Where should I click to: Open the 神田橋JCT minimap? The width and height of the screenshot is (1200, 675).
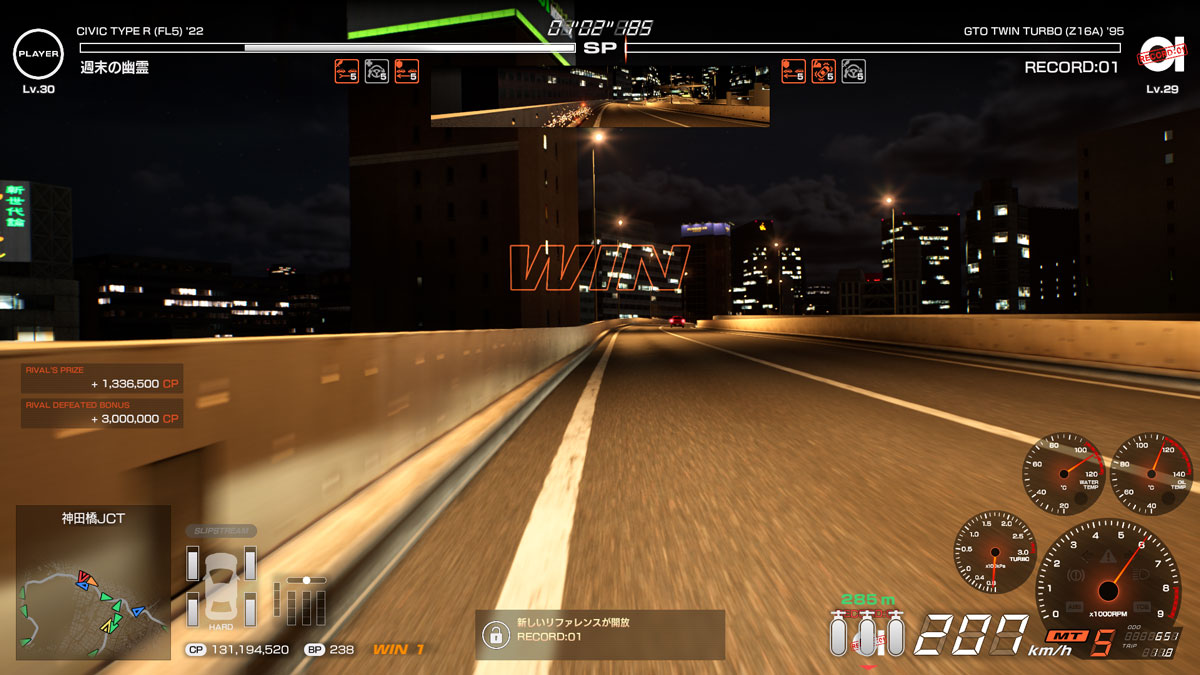(x=93, y=583)
